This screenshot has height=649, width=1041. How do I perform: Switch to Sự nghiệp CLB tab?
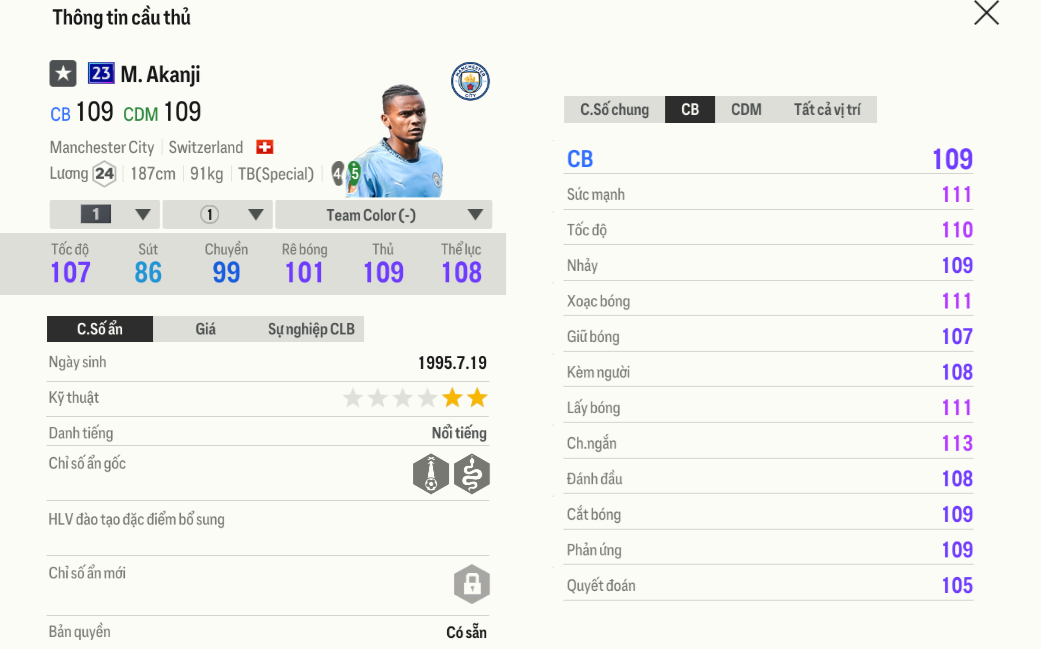(x=311, y=329)
